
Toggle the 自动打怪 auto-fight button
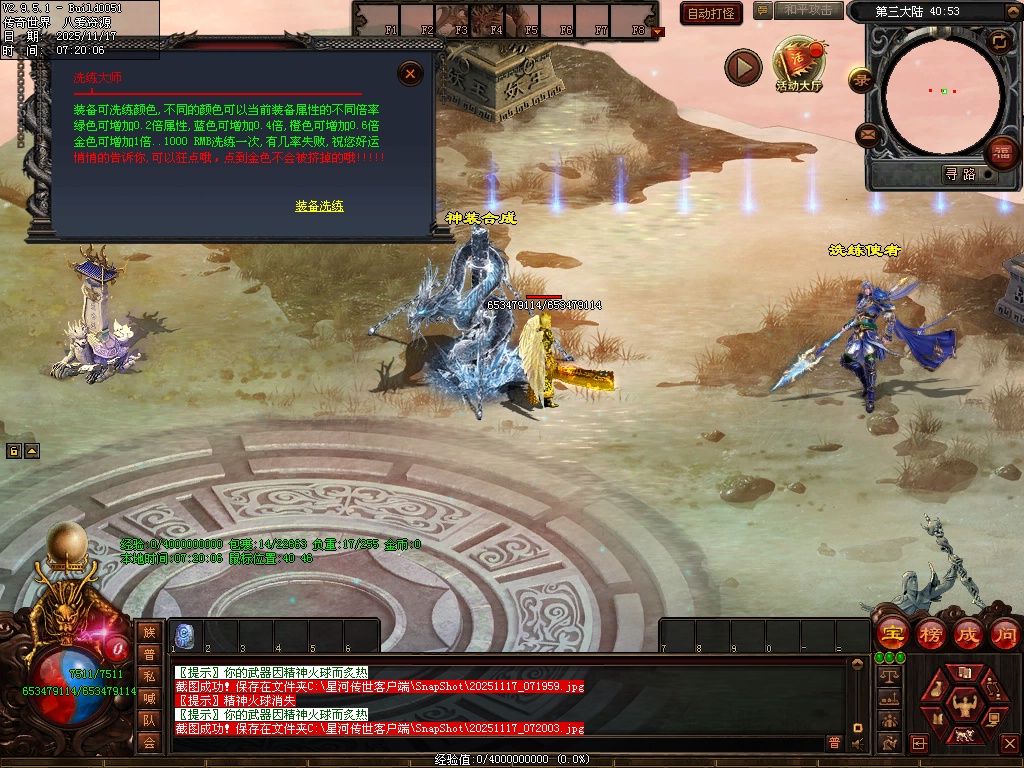pos(711,13)
